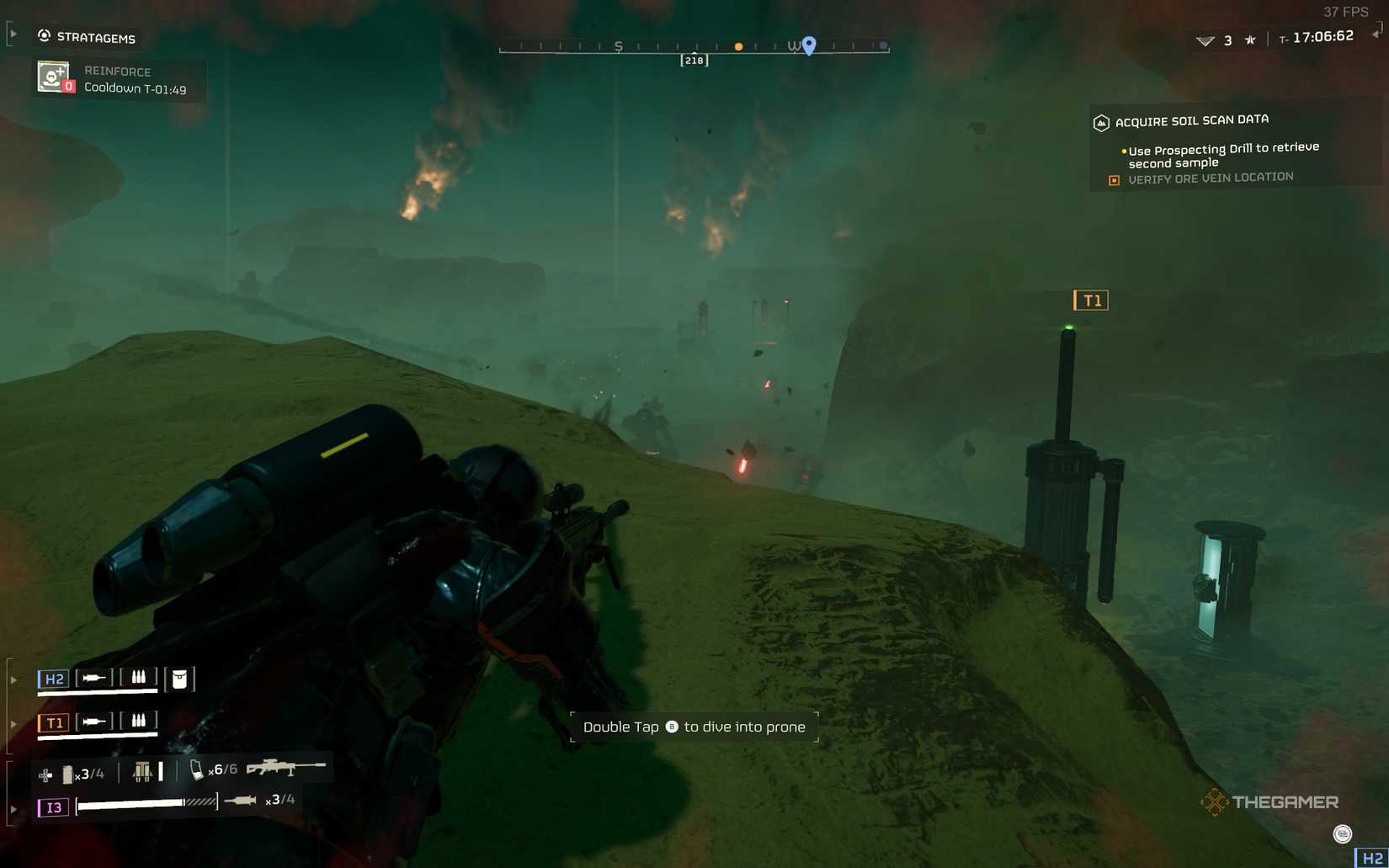Click the Double Tap to dive into prone prompt

[x=694, y=726]
